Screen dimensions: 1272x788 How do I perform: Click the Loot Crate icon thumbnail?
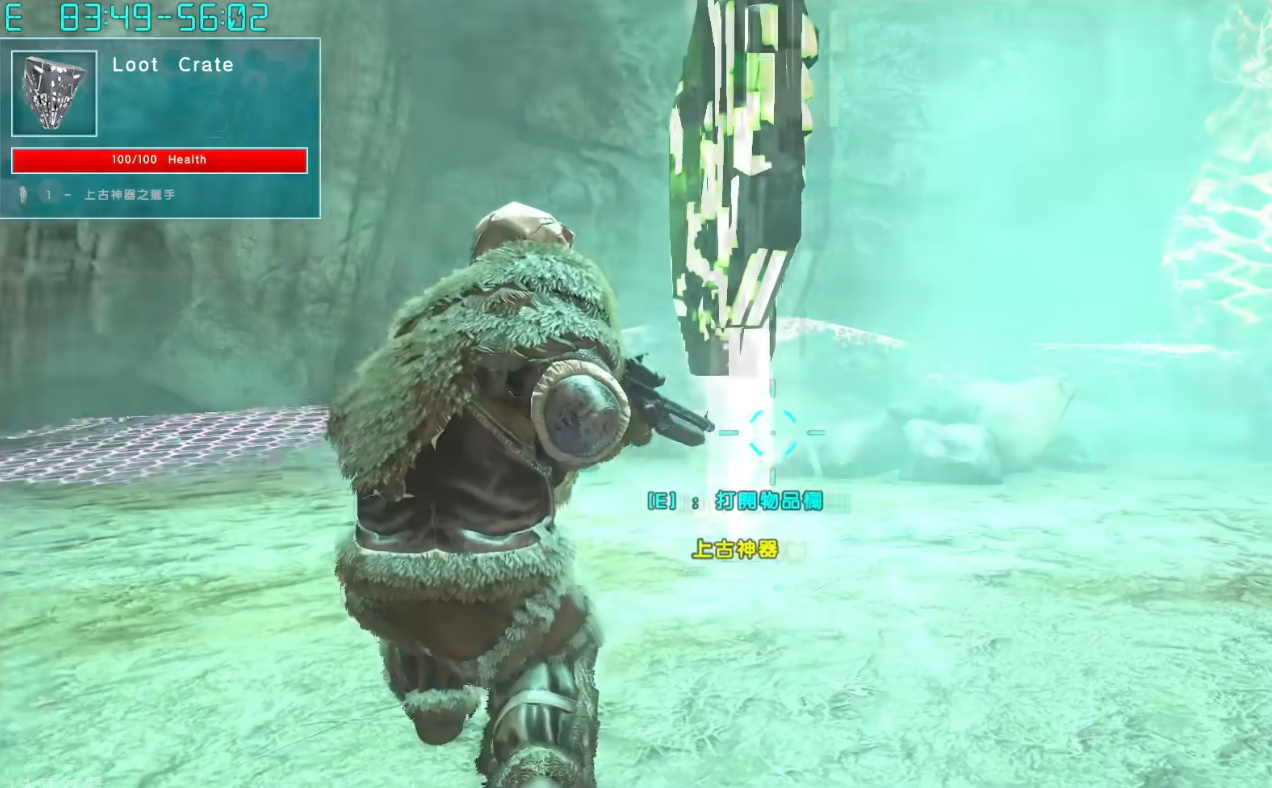(54, 93)
